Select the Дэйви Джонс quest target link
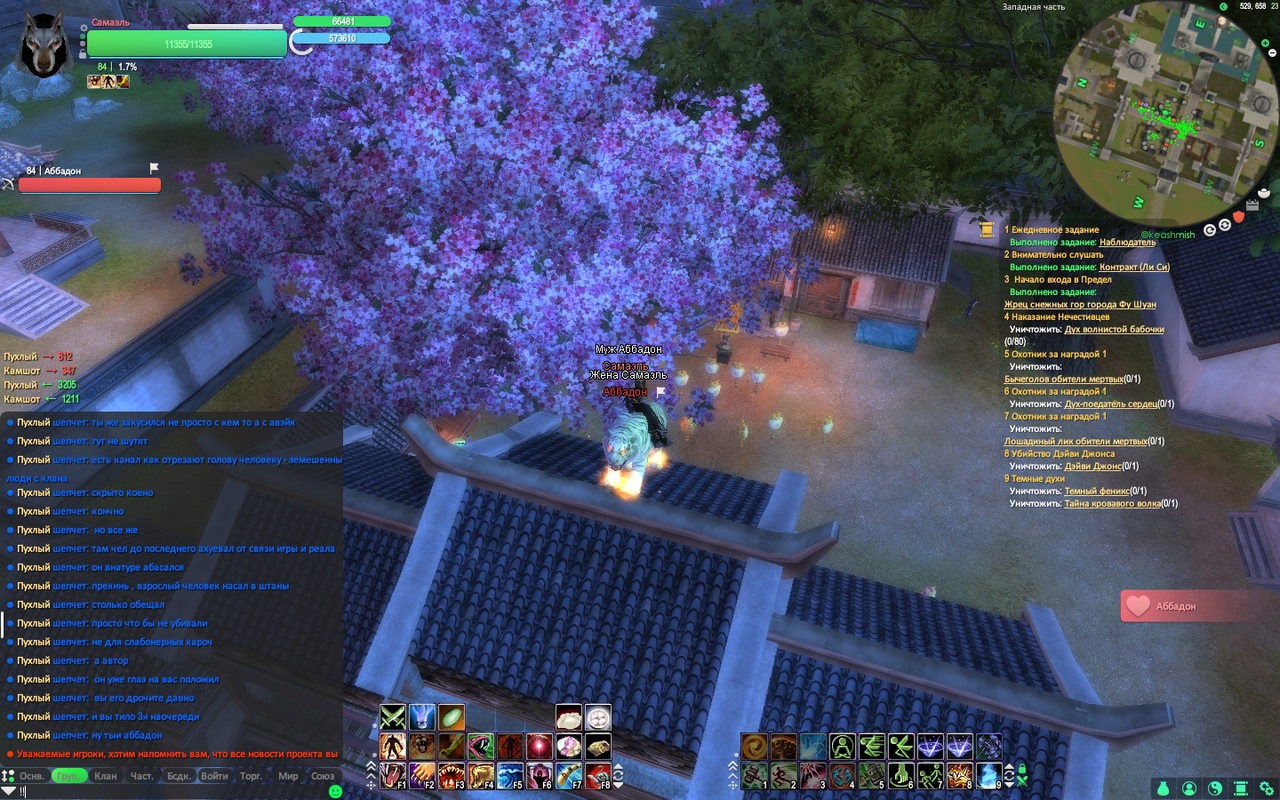Image resolution: width=1280 pixels, height=800 pixels. 1092,466
